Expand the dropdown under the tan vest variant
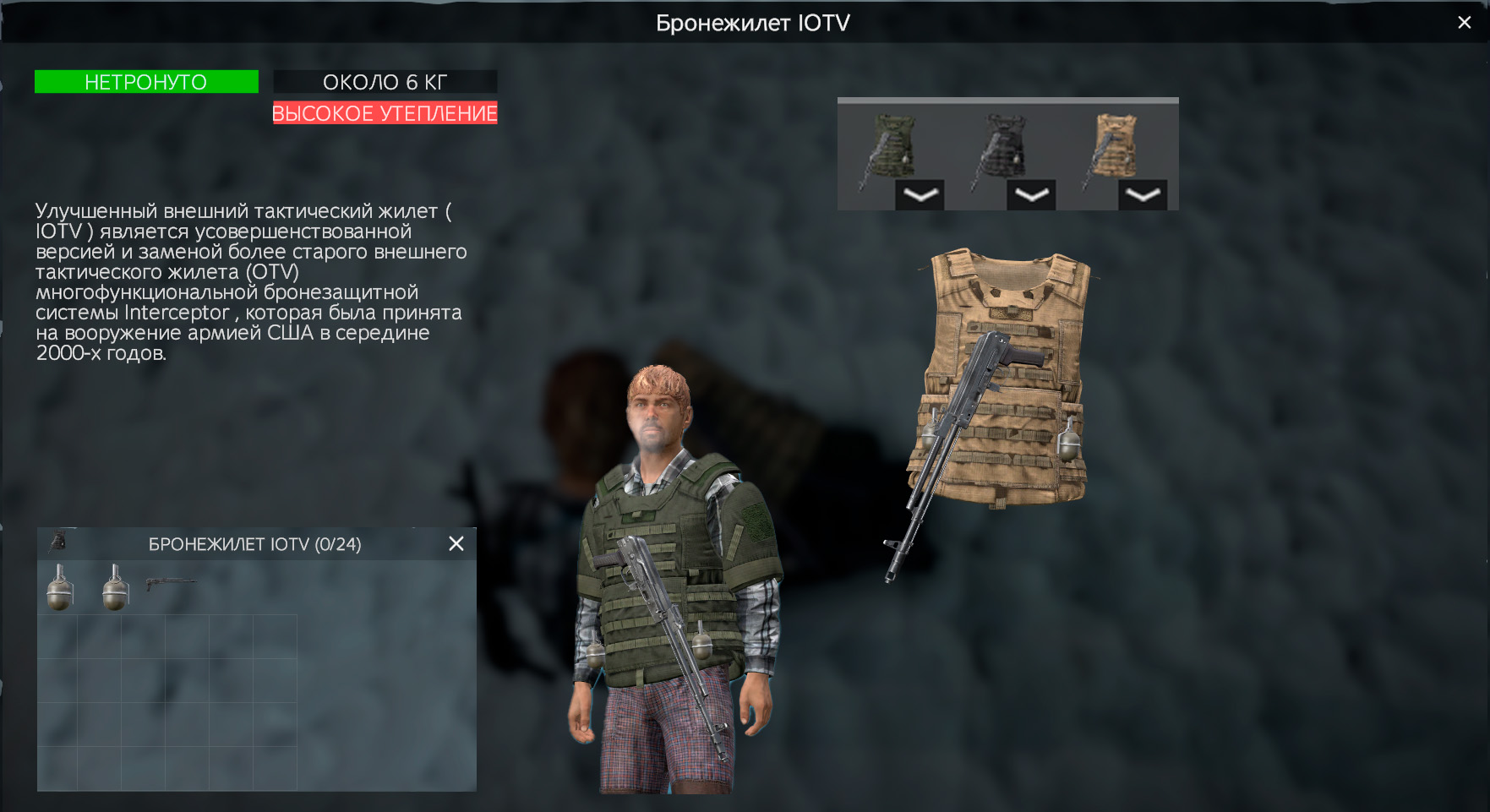Screen dimensions: 1490x812 1143,193
